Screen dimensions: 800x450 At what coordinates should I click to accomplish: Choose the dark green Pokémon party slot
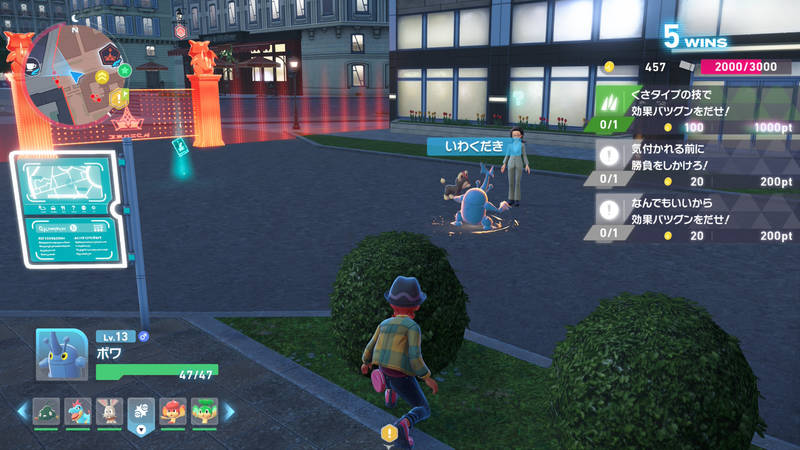(x=47, y=411)
